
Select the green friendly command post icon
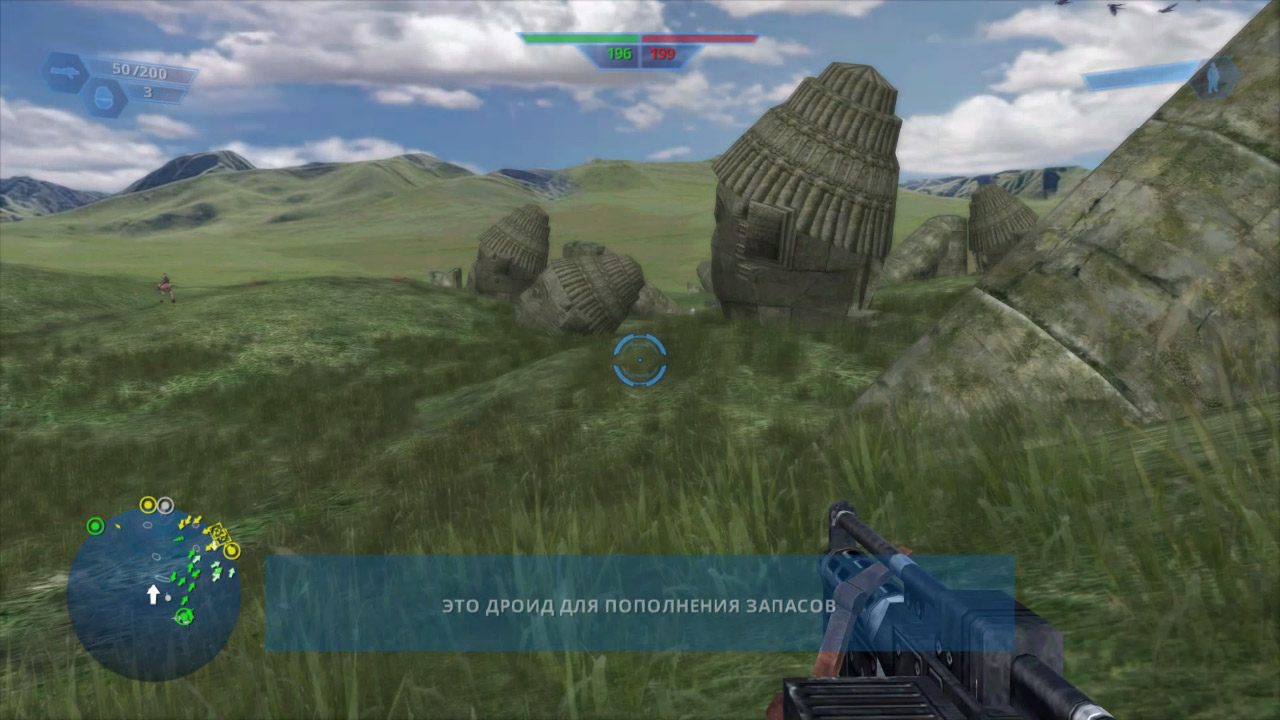95,526
